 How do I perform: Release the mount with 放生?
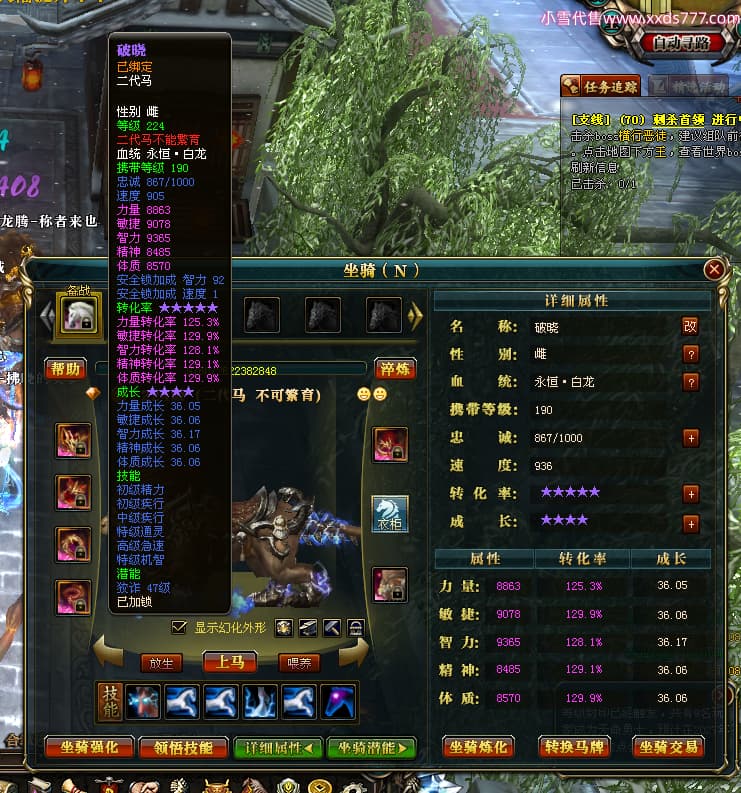[x=161, y=661]
